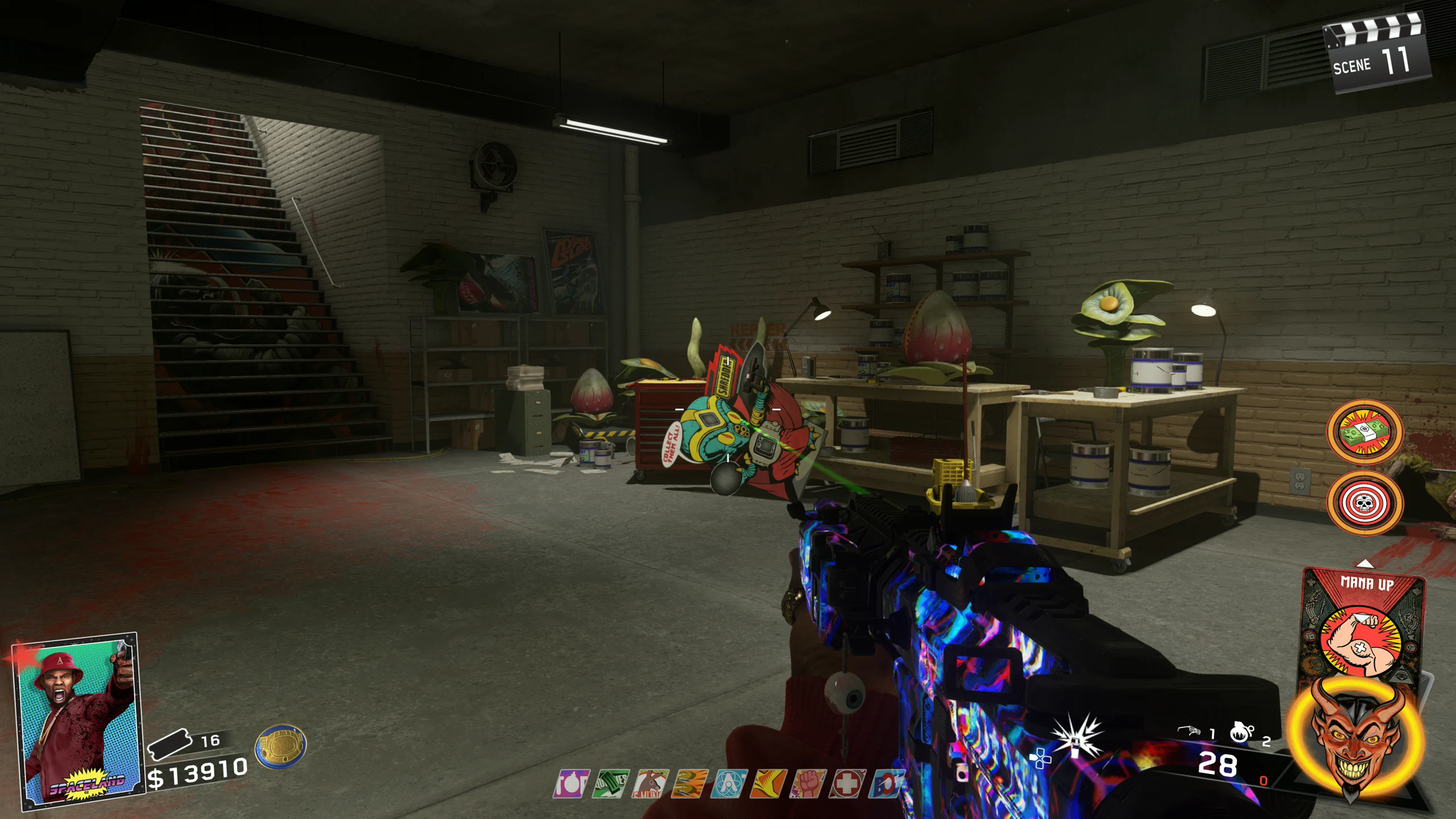Image resolution: width=1456 pixels, height=819 pixels.
Task: Choose the Mule Munchies perk icon
Action: [x=650, y=784]
